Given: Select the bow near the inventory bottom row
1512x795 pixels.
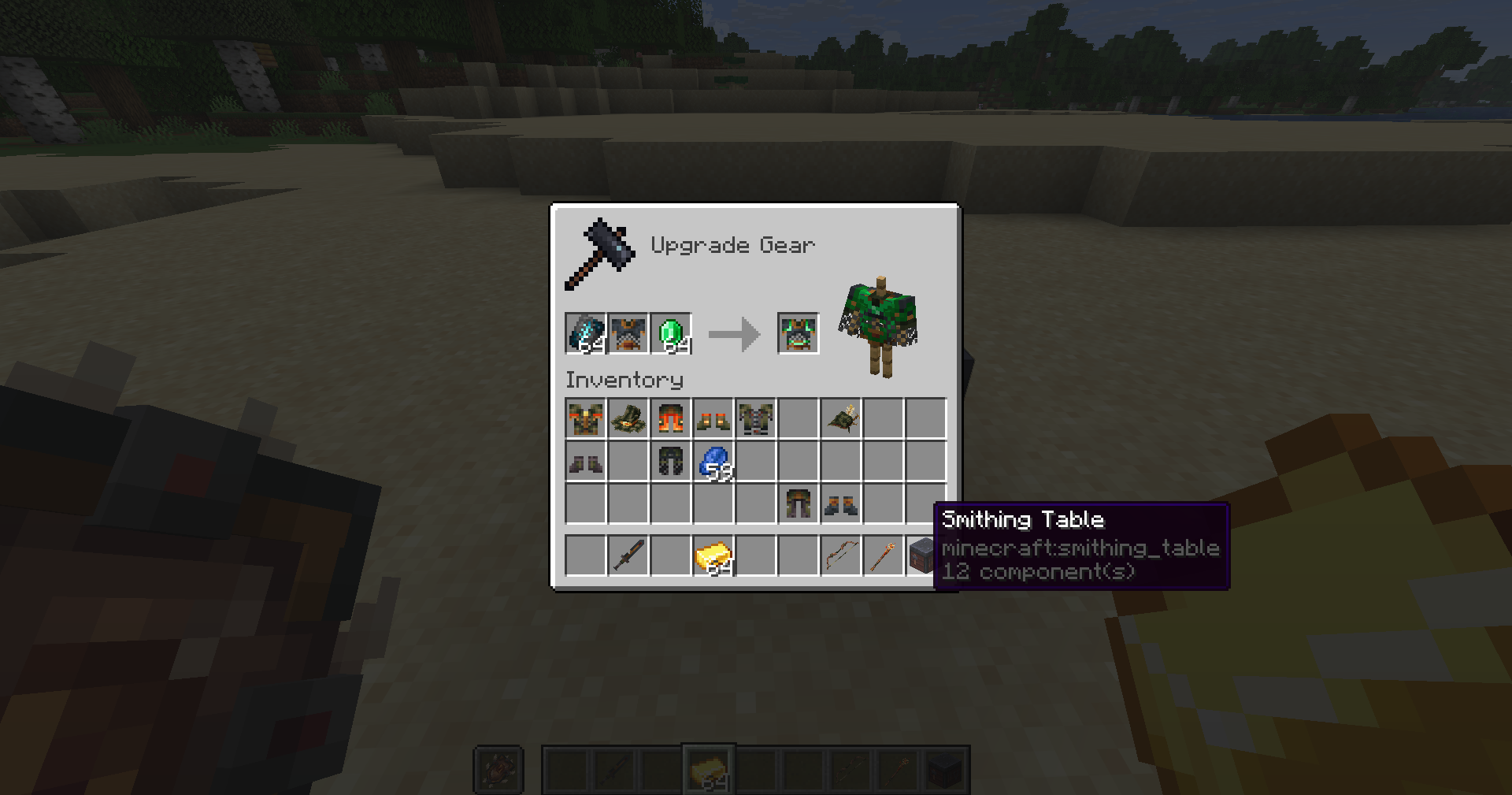Looking at the screenshot, I should (x=840, y=554).
